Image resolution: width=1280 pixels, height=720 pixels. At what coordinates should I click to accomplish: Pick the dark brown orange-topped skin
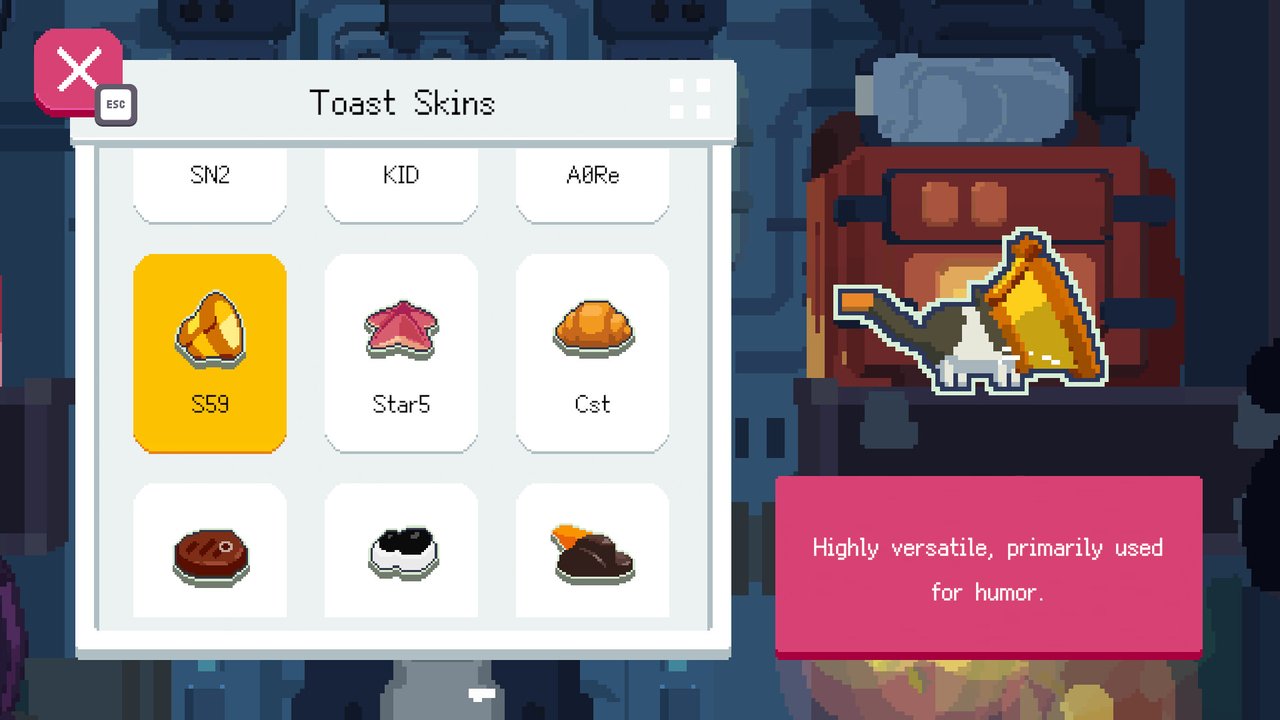click(x=592, y=550)
